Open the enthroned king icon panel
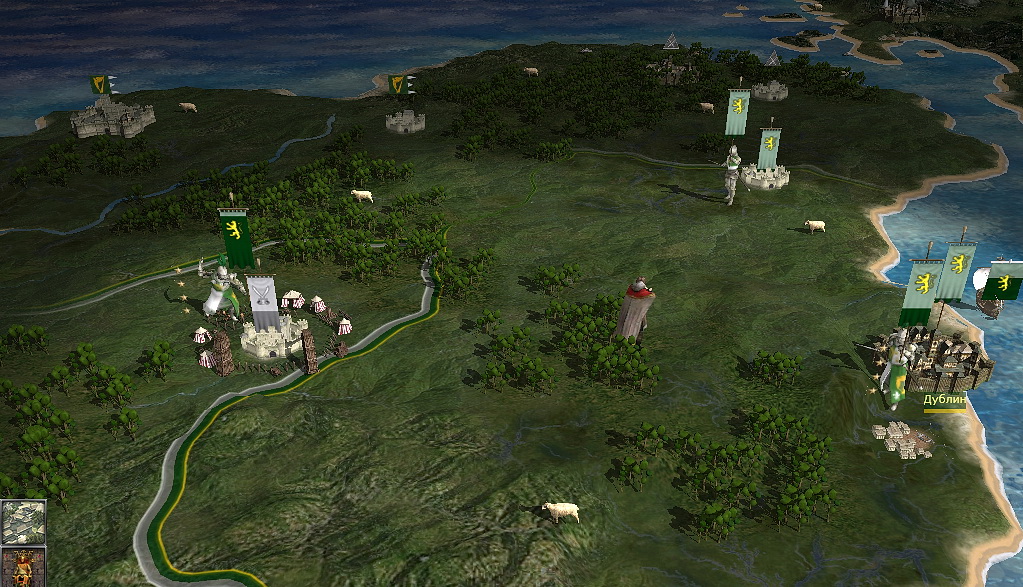The height and width of the screenshot is (587, 1023). click(22, 567)
